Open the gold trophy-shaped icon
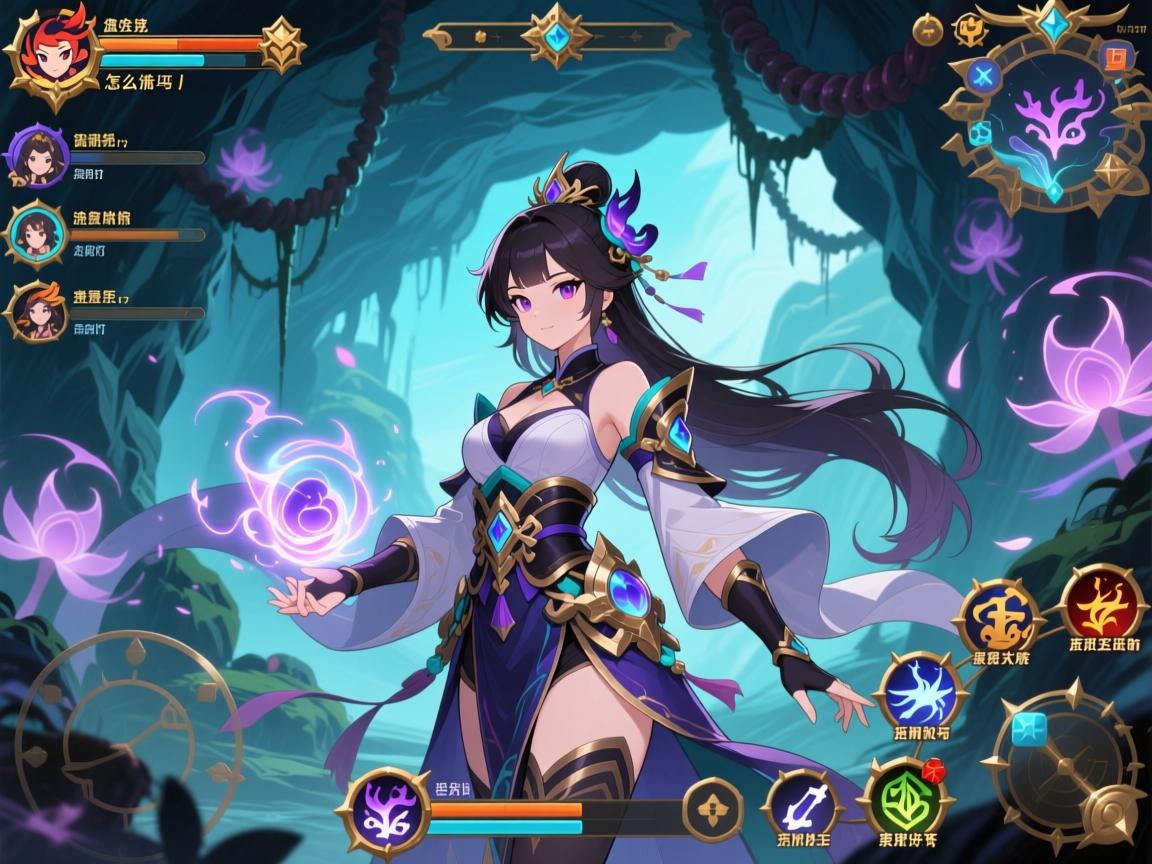This screenshot has width=1152, height=864. tap(968, 30)
